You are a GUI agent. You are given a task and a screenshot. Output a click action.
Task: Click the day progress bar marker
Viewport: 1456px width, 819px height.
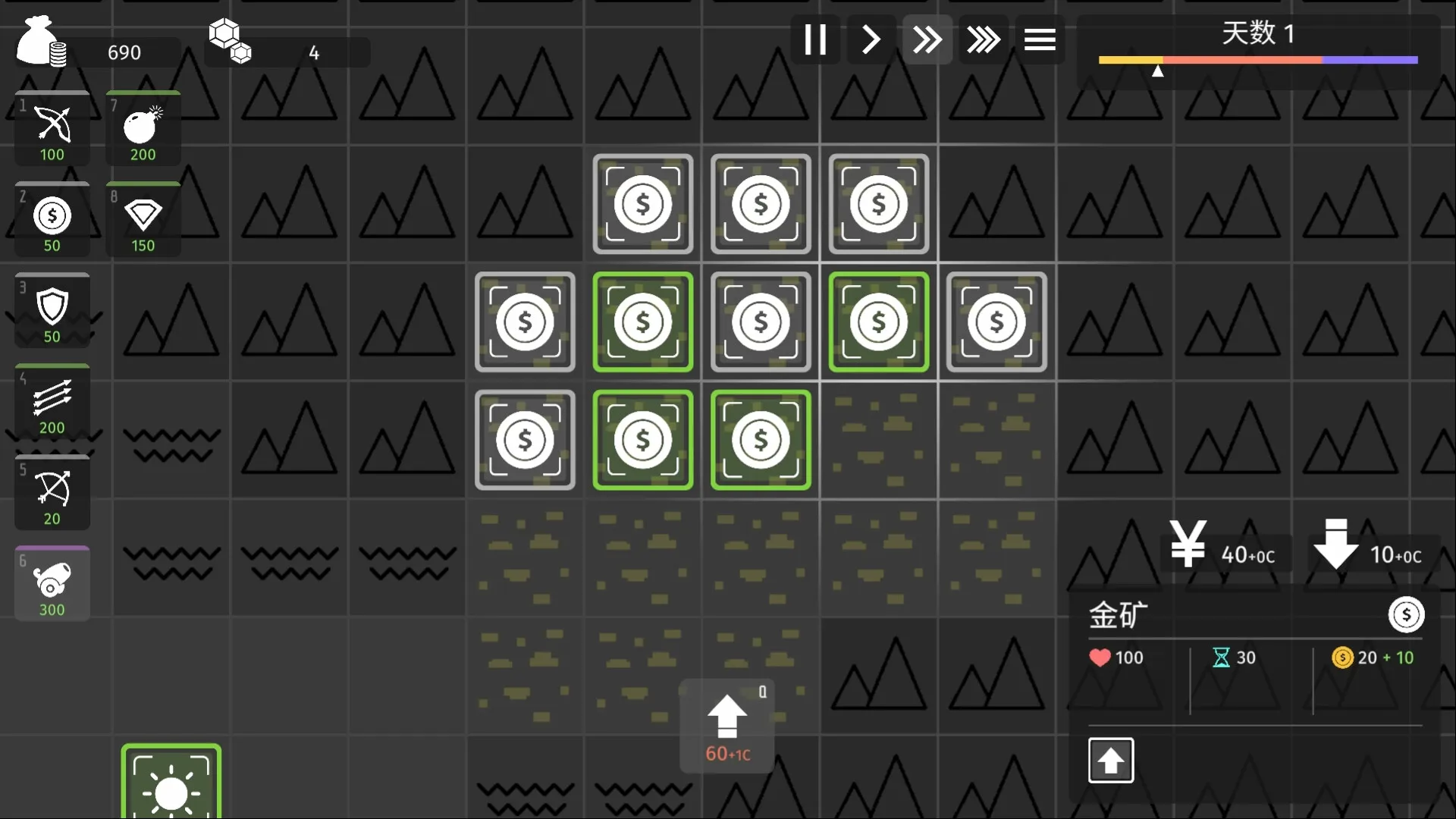coord(1158,71)
